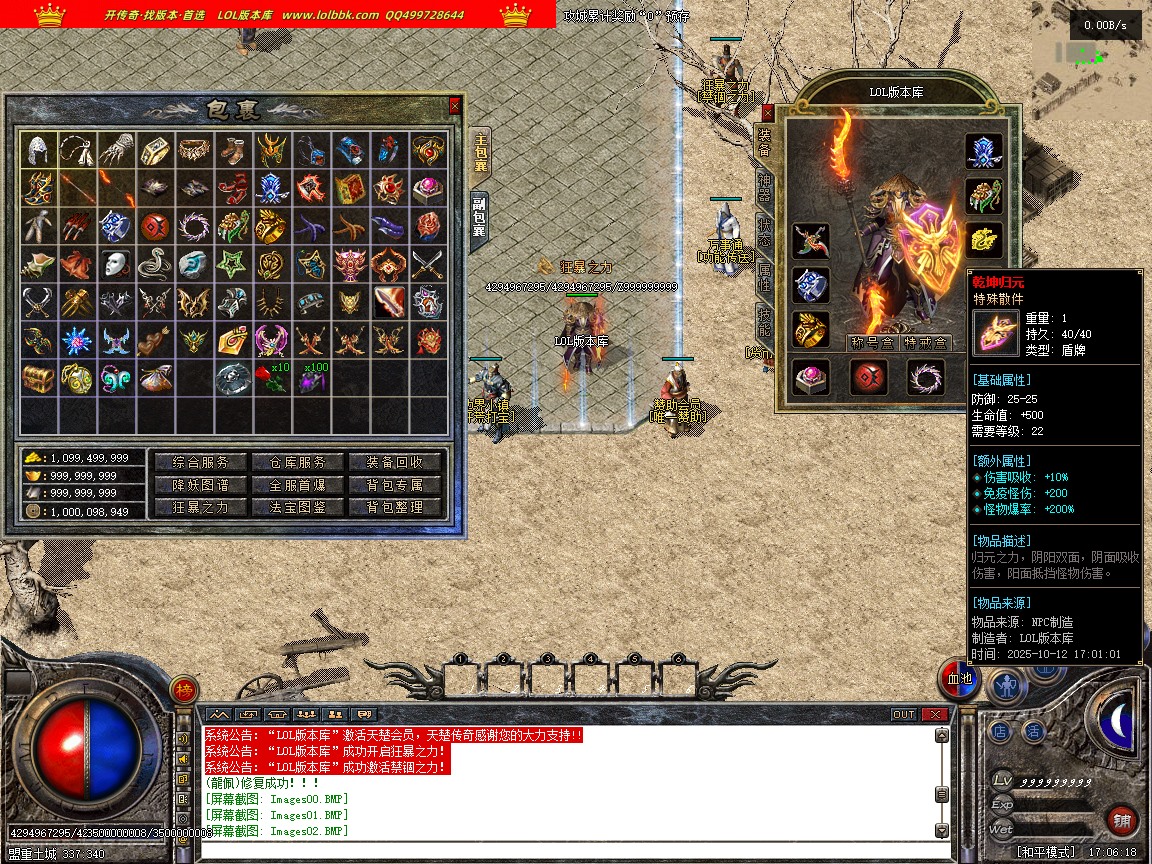
Task: Open 背包专属 bag exclusive option
Action: click(395, 485)
